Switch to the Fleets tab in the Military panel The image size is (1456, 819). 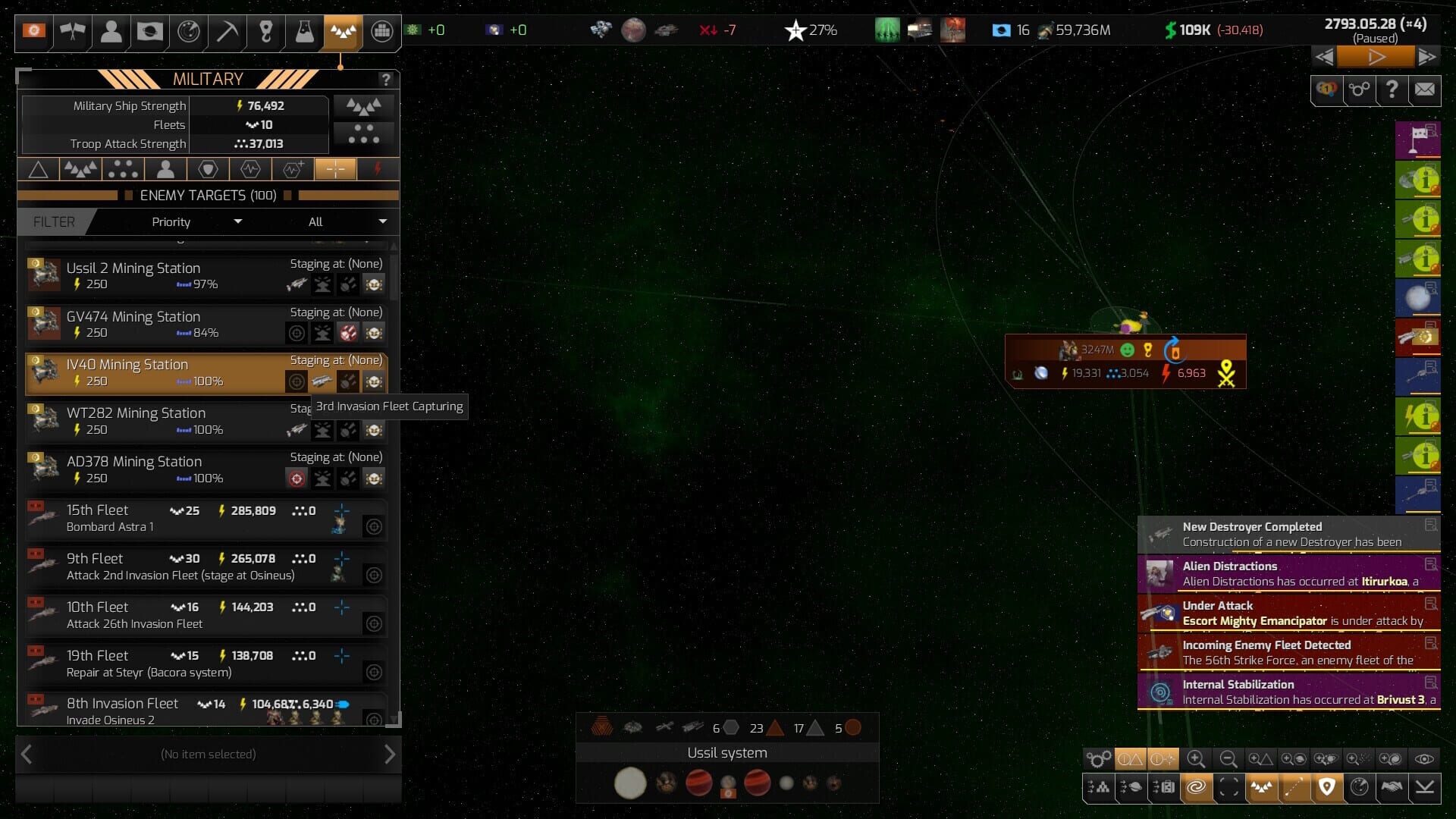tap(80, 168)
